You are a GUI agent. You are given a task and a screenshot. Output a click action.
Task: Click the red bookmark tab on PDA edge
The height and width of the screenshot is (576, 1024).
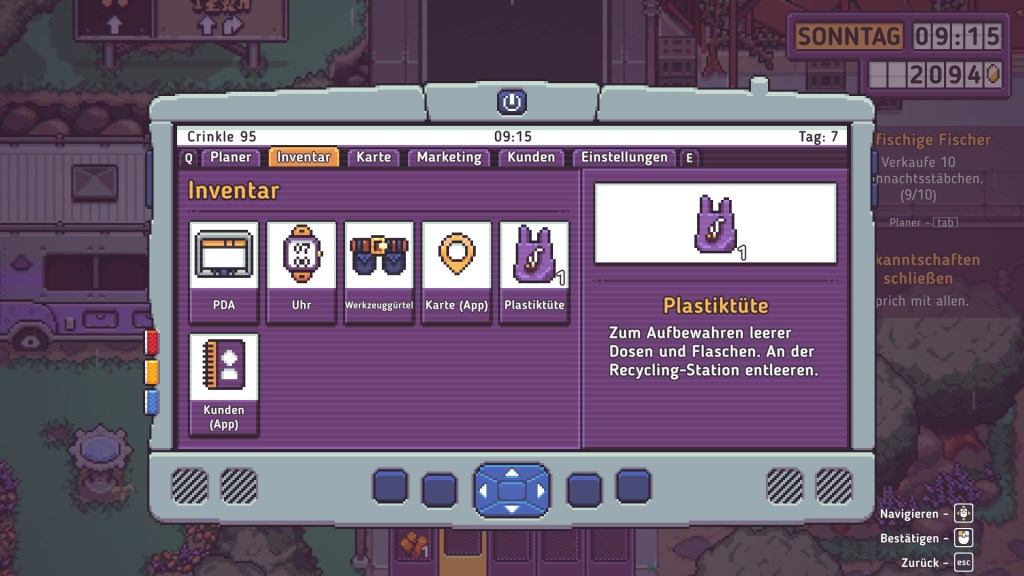152,343
